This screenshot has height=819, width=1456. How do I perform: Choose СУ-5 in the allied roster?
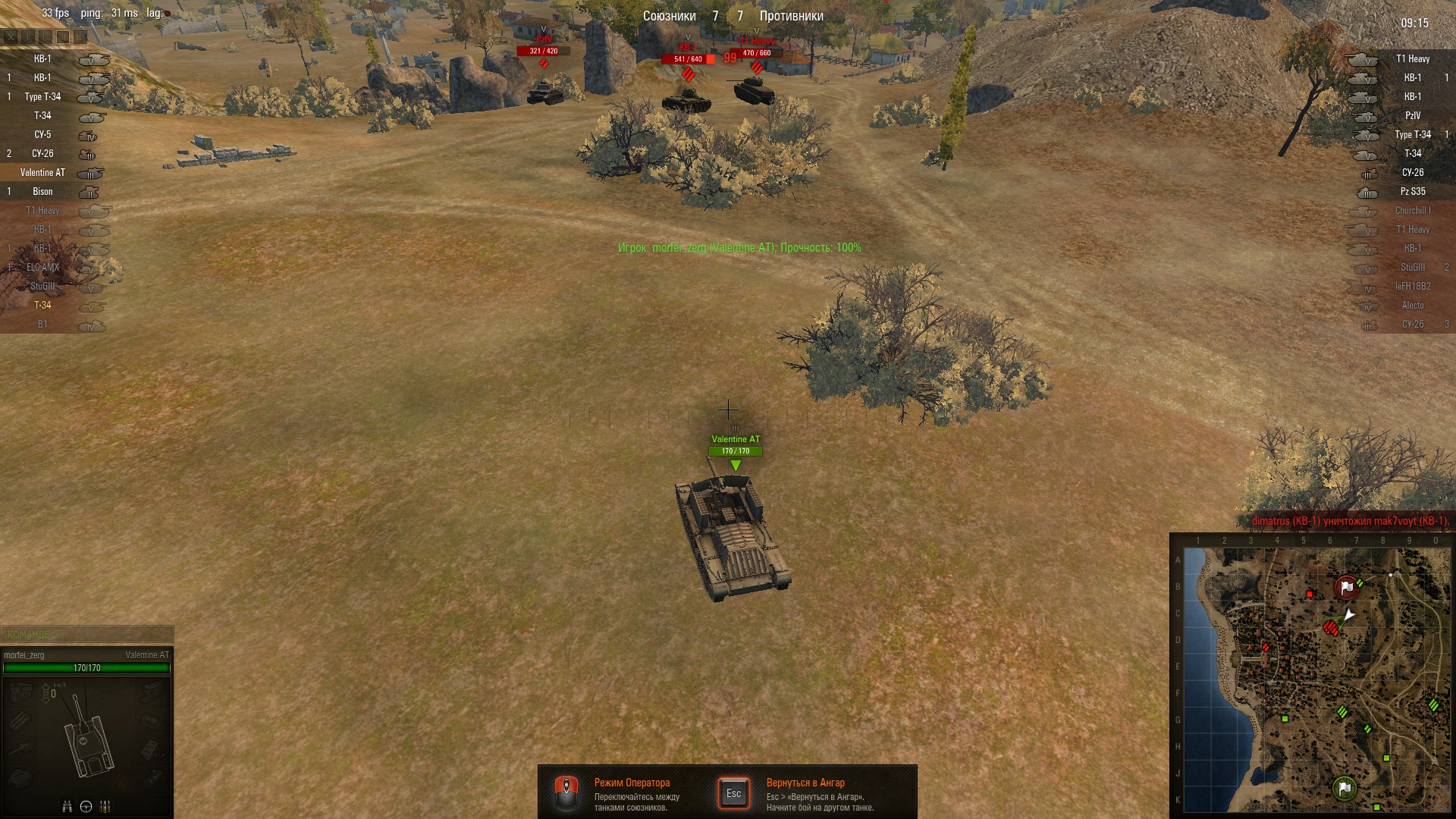(x=43, y=135)
